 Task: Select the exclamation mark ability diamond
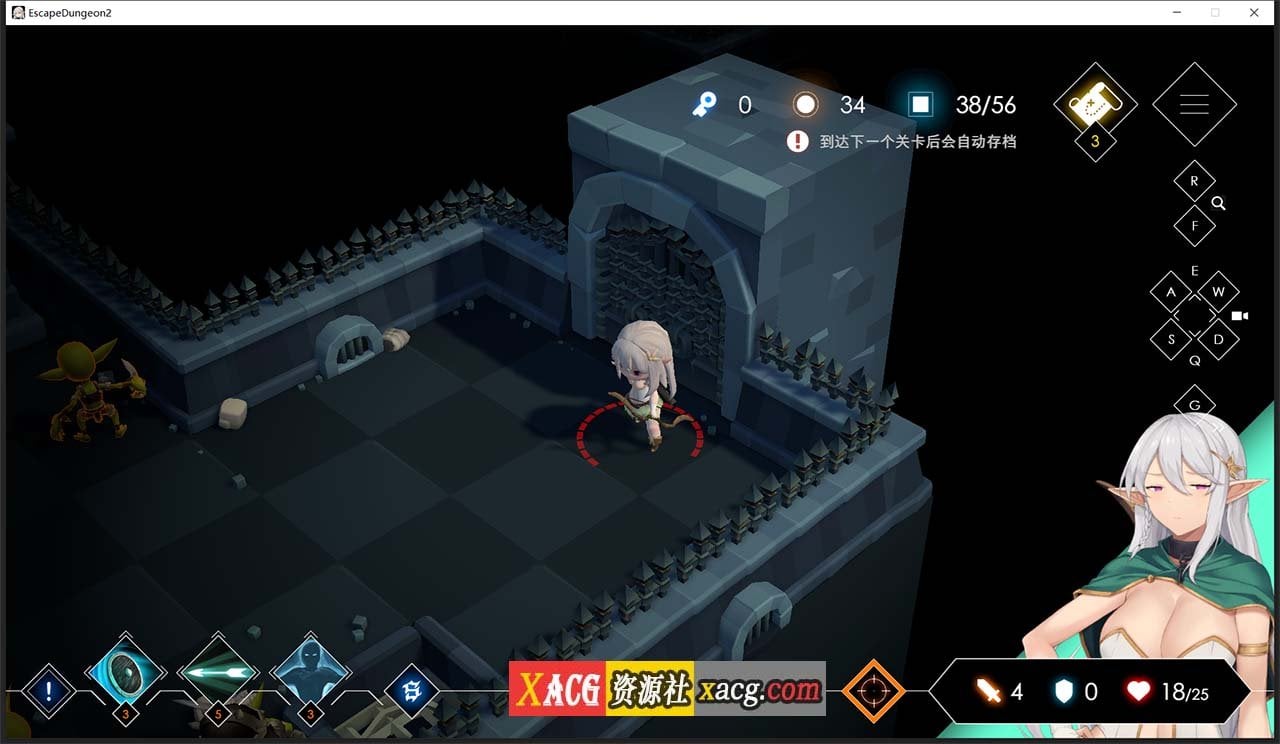(x=47, y=690)
